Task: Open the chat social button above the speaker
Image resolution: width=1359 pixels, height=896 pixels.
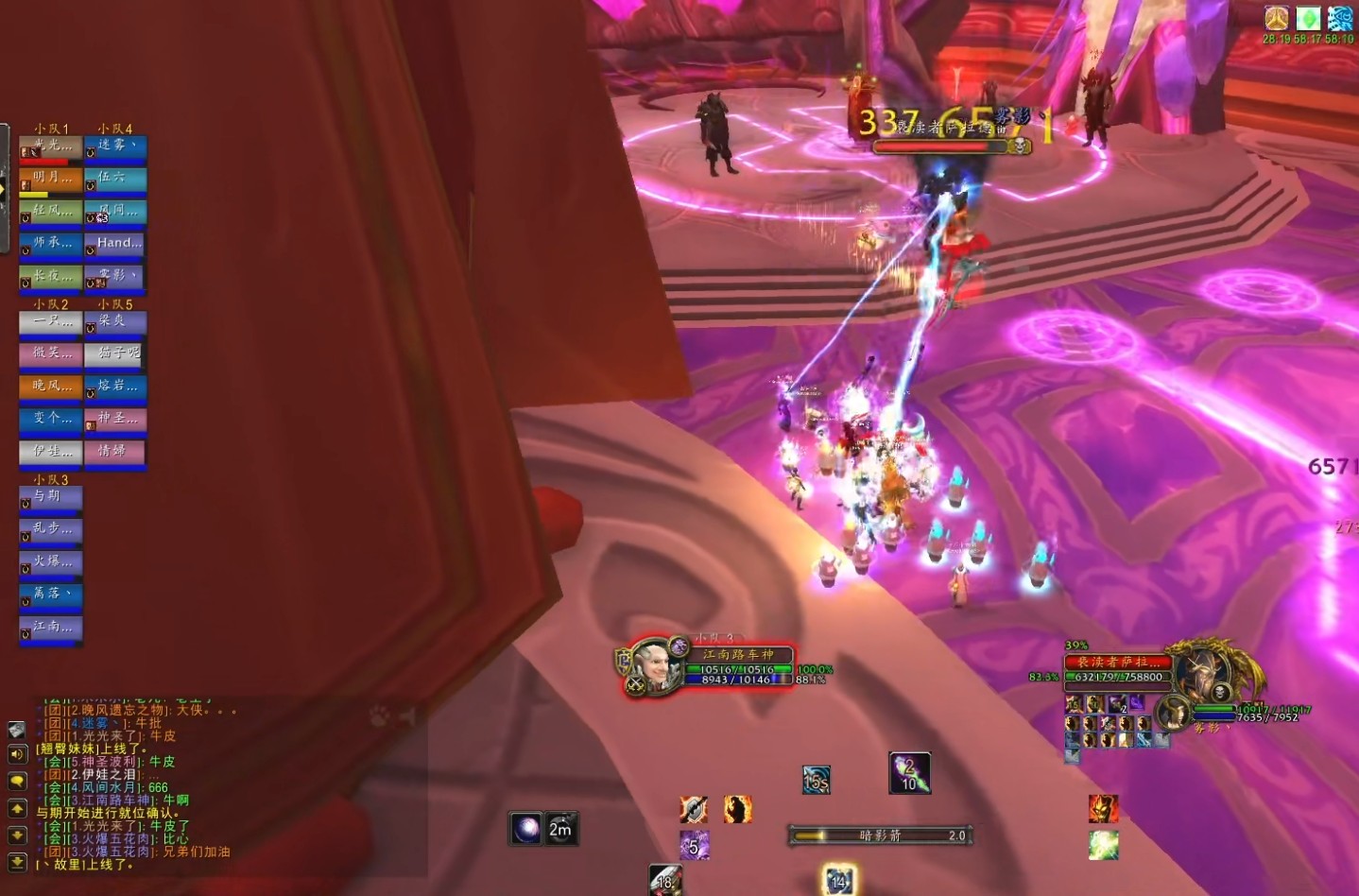Action: 17,730
